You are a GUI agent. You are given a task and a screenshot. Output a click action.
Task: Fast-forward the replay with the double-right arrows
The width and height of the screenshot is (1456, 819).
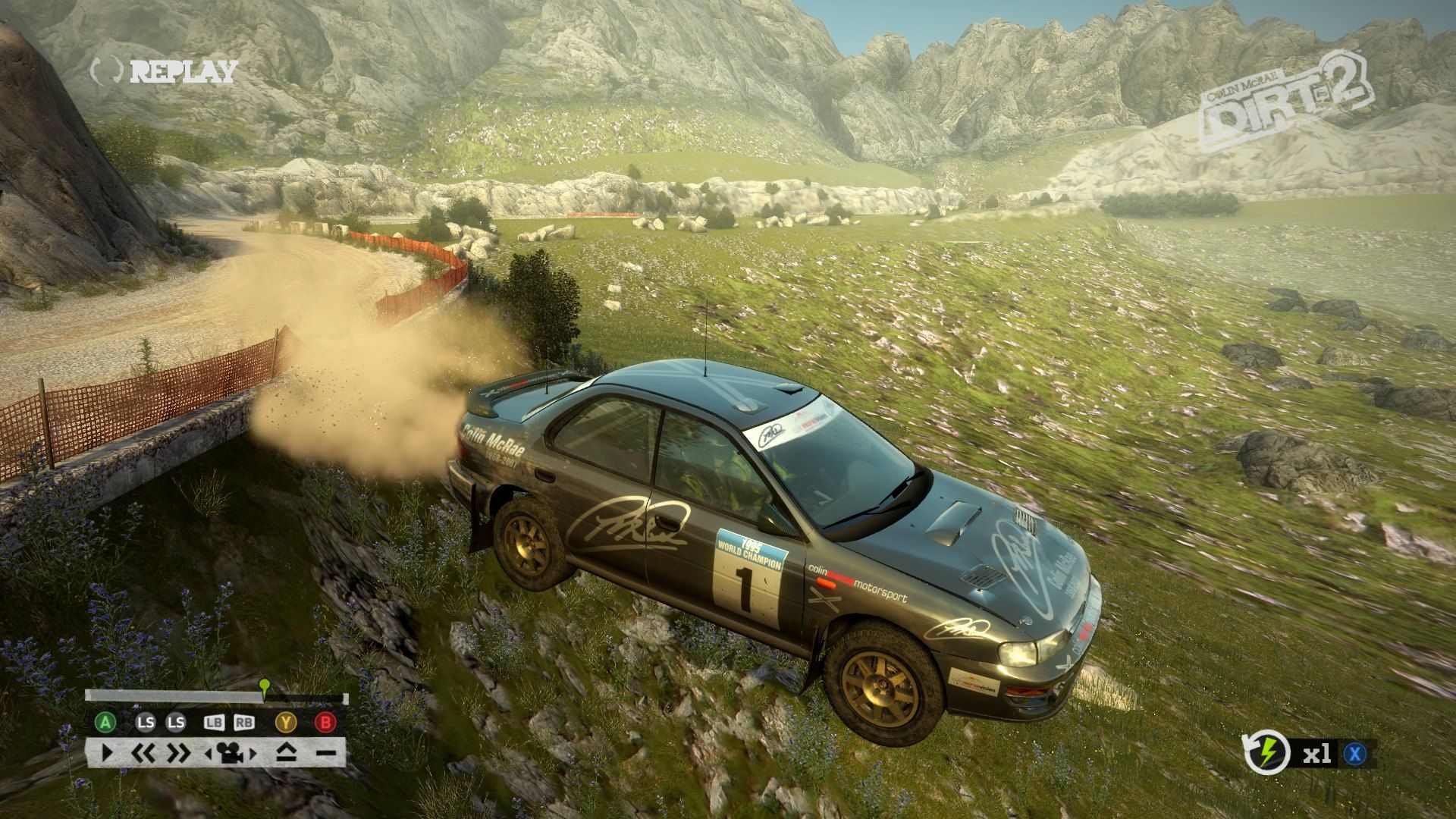coord(179,753)
